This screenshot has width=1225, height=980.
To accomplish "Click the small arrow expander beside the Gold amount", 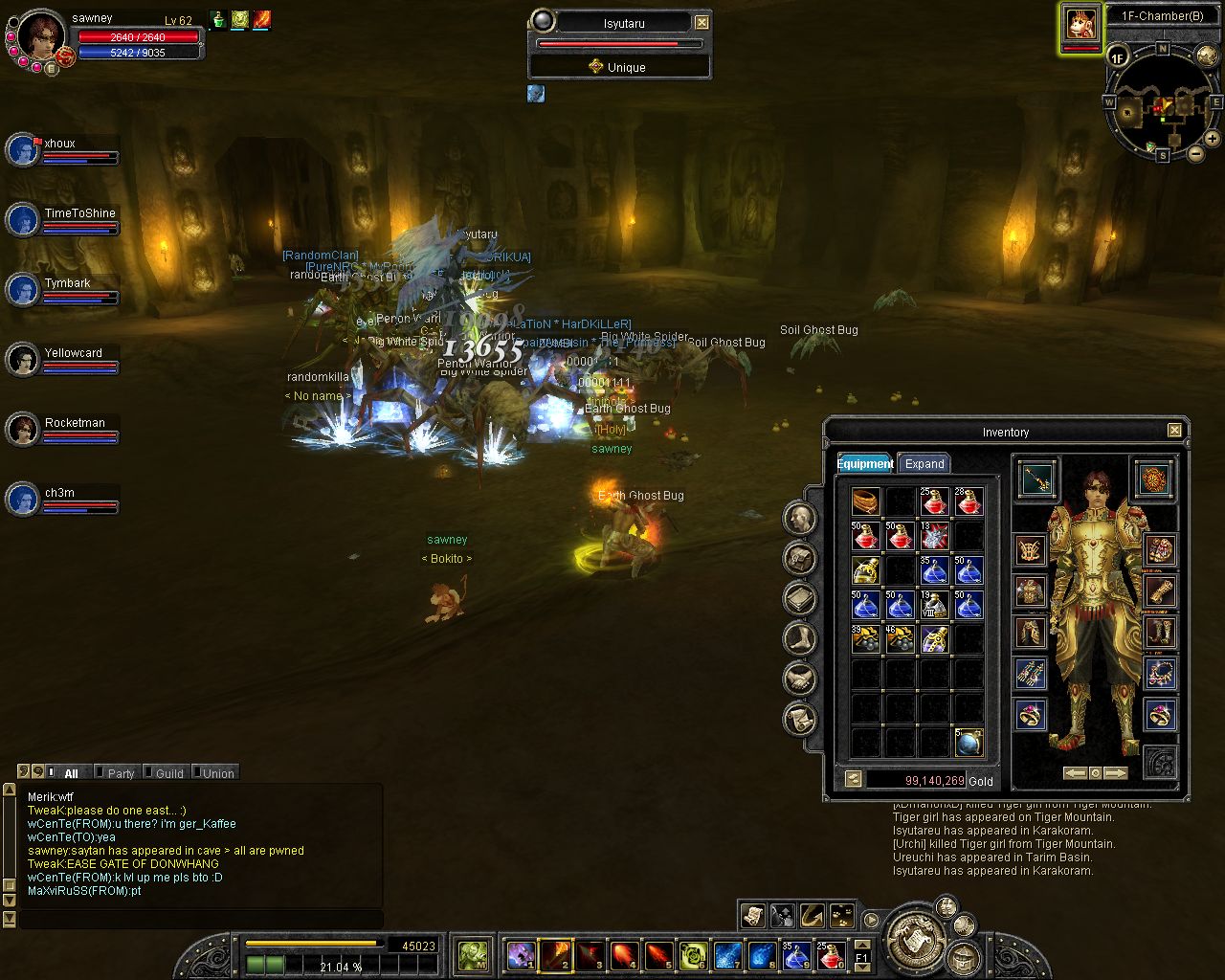I will (x=853, y=779).
